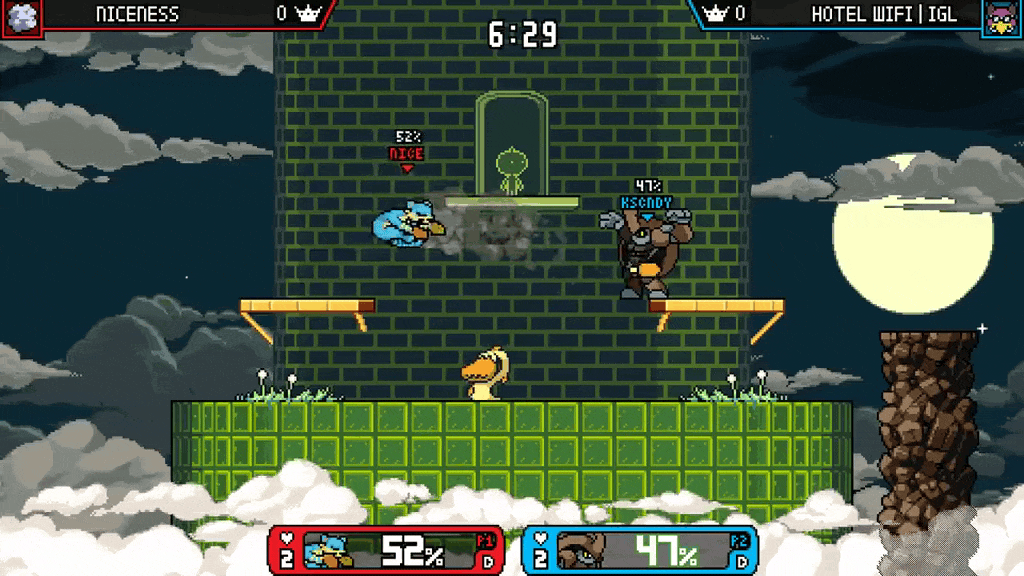Screen dimensions: 1024x576
Task: Click Hotel Wifi's avatar in the top bar
Action: click(1002, 17)
